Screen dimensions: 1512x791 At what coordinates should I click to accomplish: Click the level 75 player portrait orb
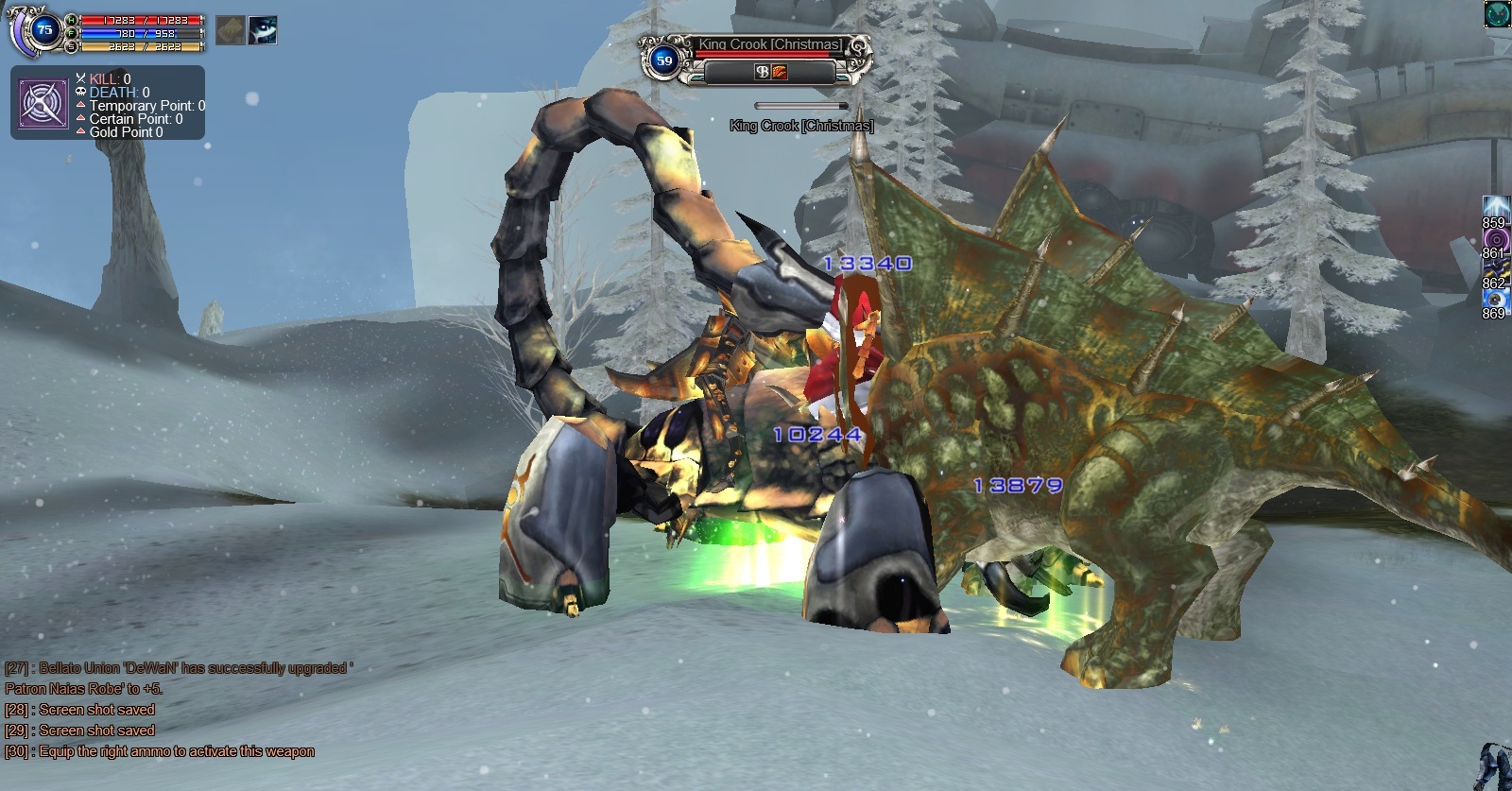point(43,30)
